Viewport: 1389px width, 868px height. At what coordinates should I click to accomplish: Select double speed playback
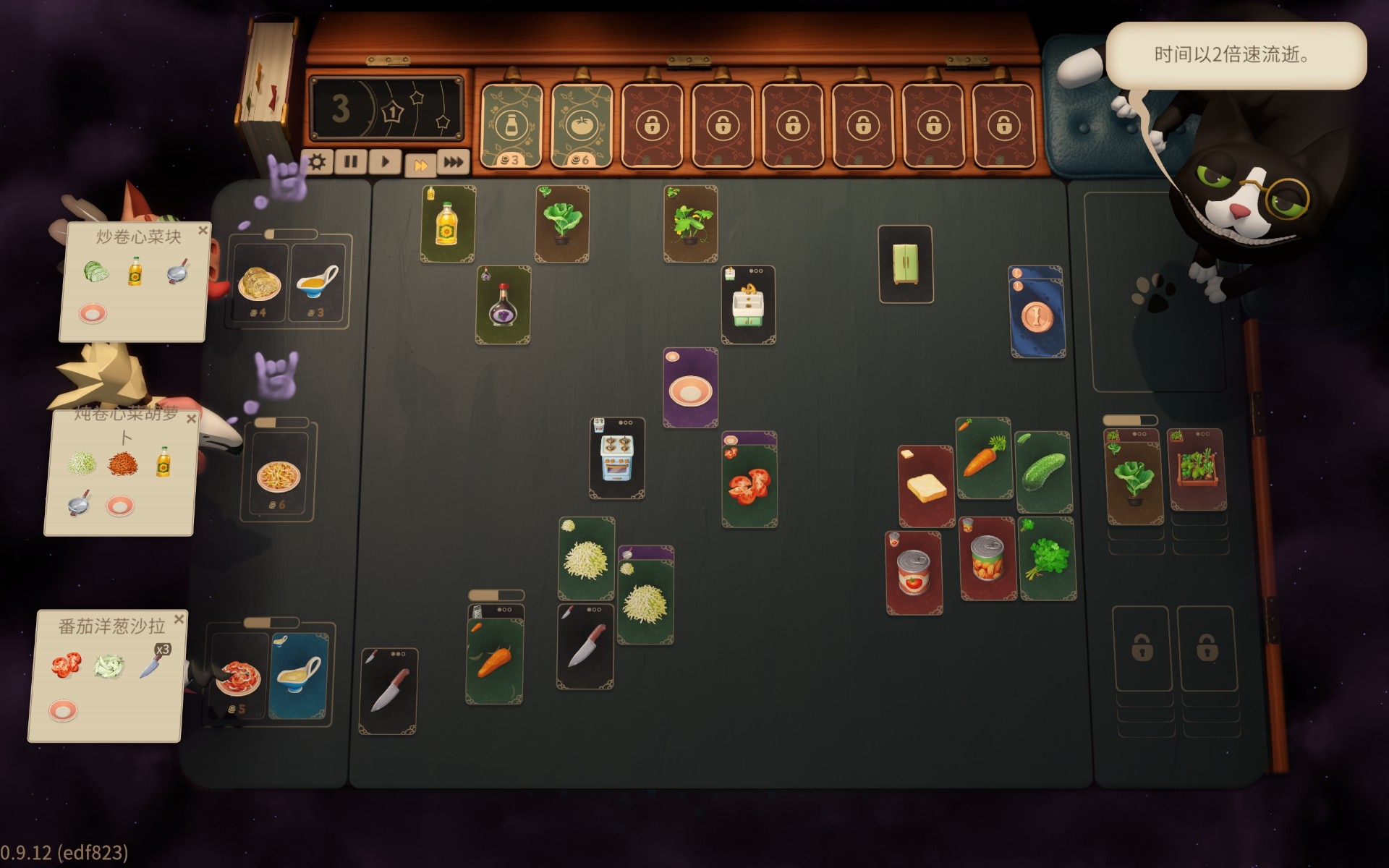420,164
